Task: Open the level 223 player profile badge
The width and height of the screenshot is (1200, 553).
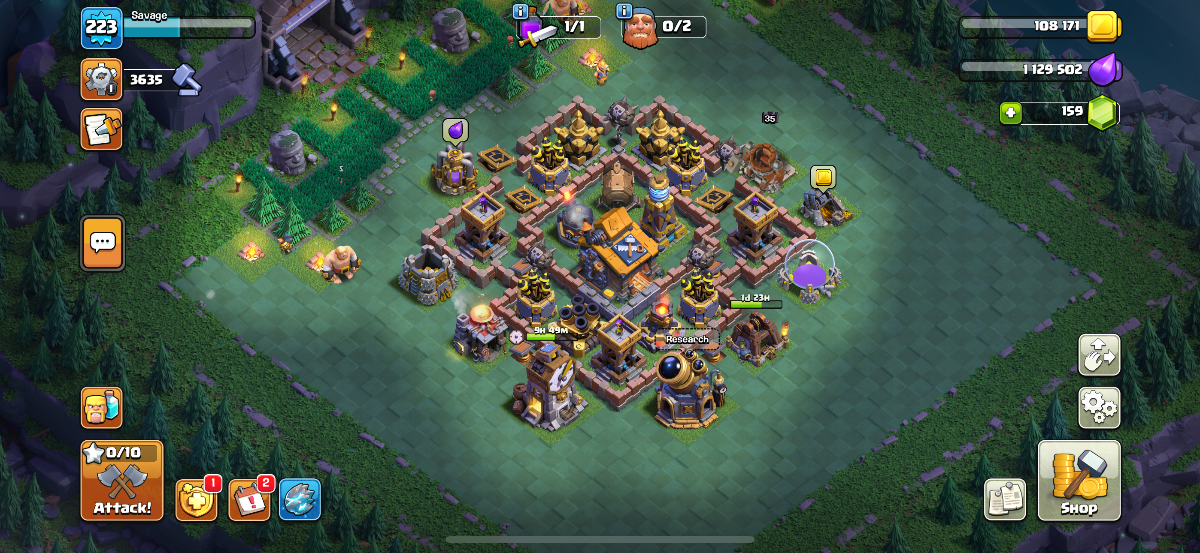Action: (x=101, y=27)
